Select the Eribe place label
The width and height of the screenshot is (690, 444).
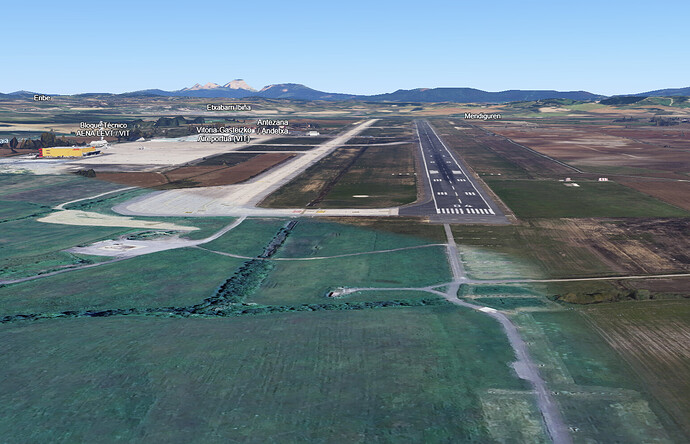42,97
